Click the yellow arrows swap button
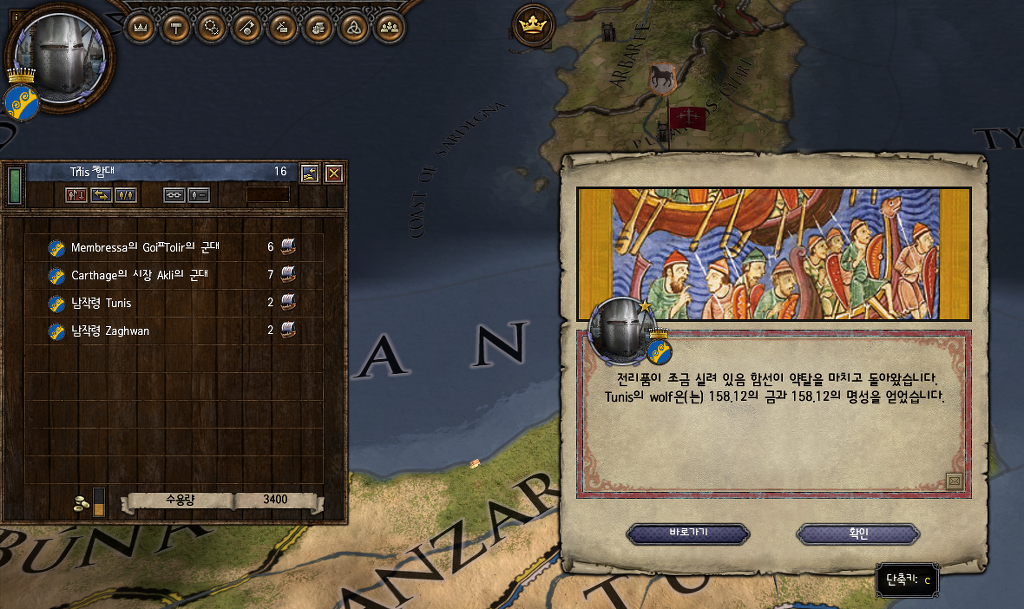The height and width of the screenshot is (609, 1024). (101, 195)
